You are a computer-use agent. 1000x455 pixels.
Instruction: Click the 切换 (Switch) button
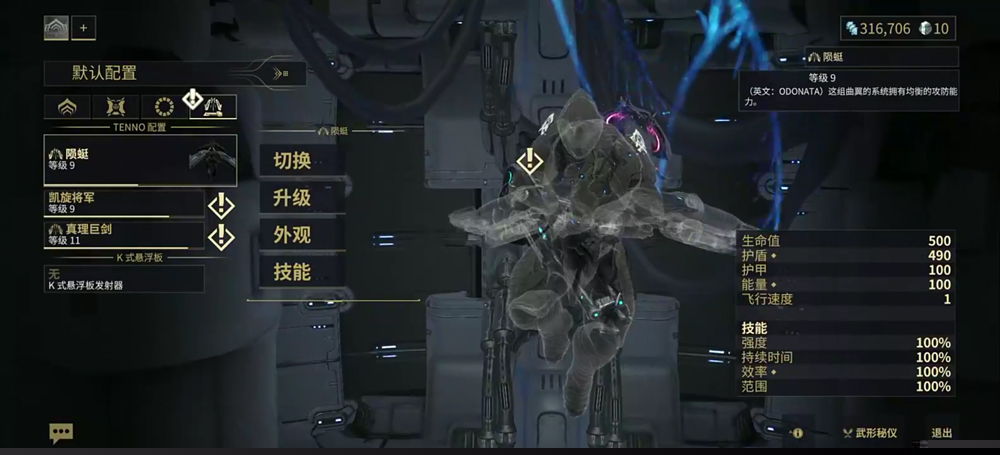[x=291, y=159]
